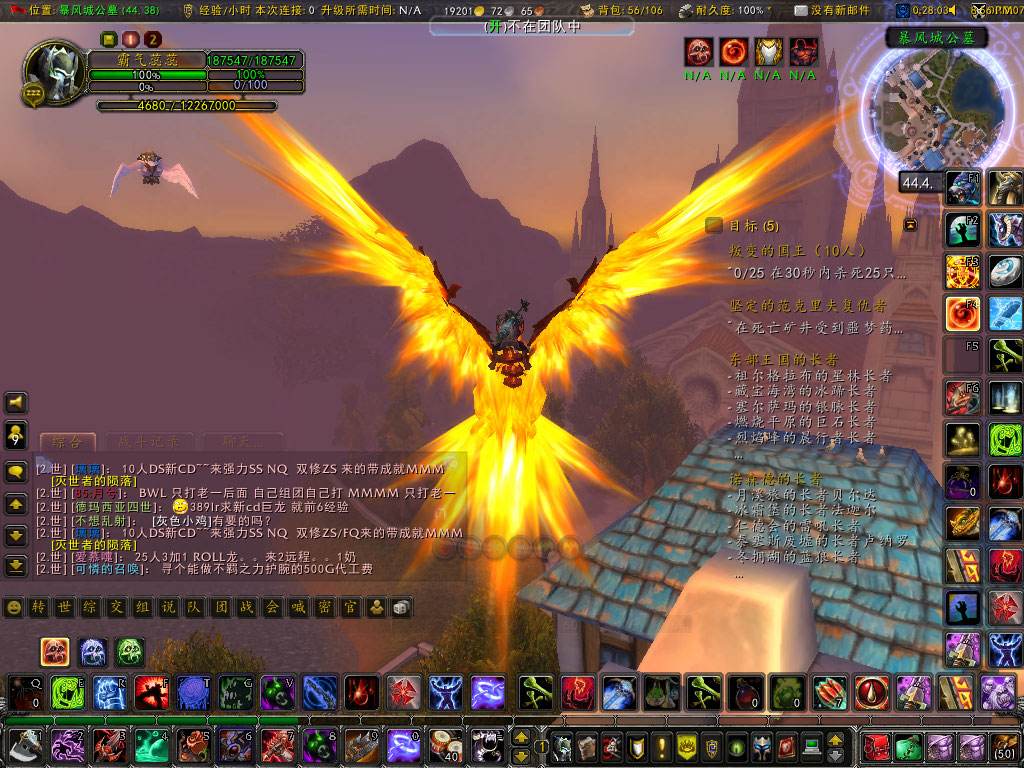Activate the green skull presence icon

(x=129, y=652)
